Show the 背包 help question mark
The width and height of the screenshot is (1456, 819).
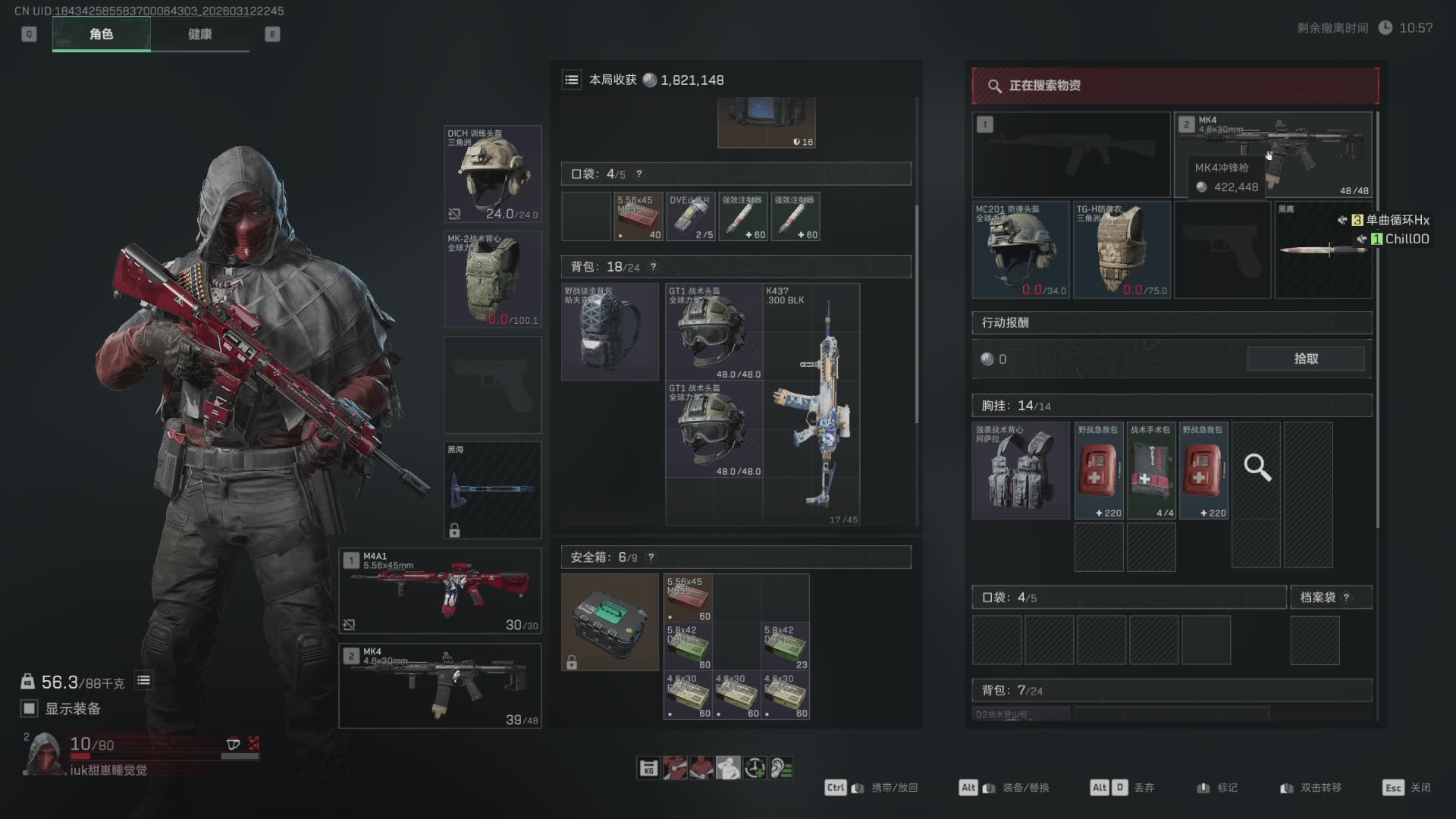pyautogui.click(x=653, y=267)
